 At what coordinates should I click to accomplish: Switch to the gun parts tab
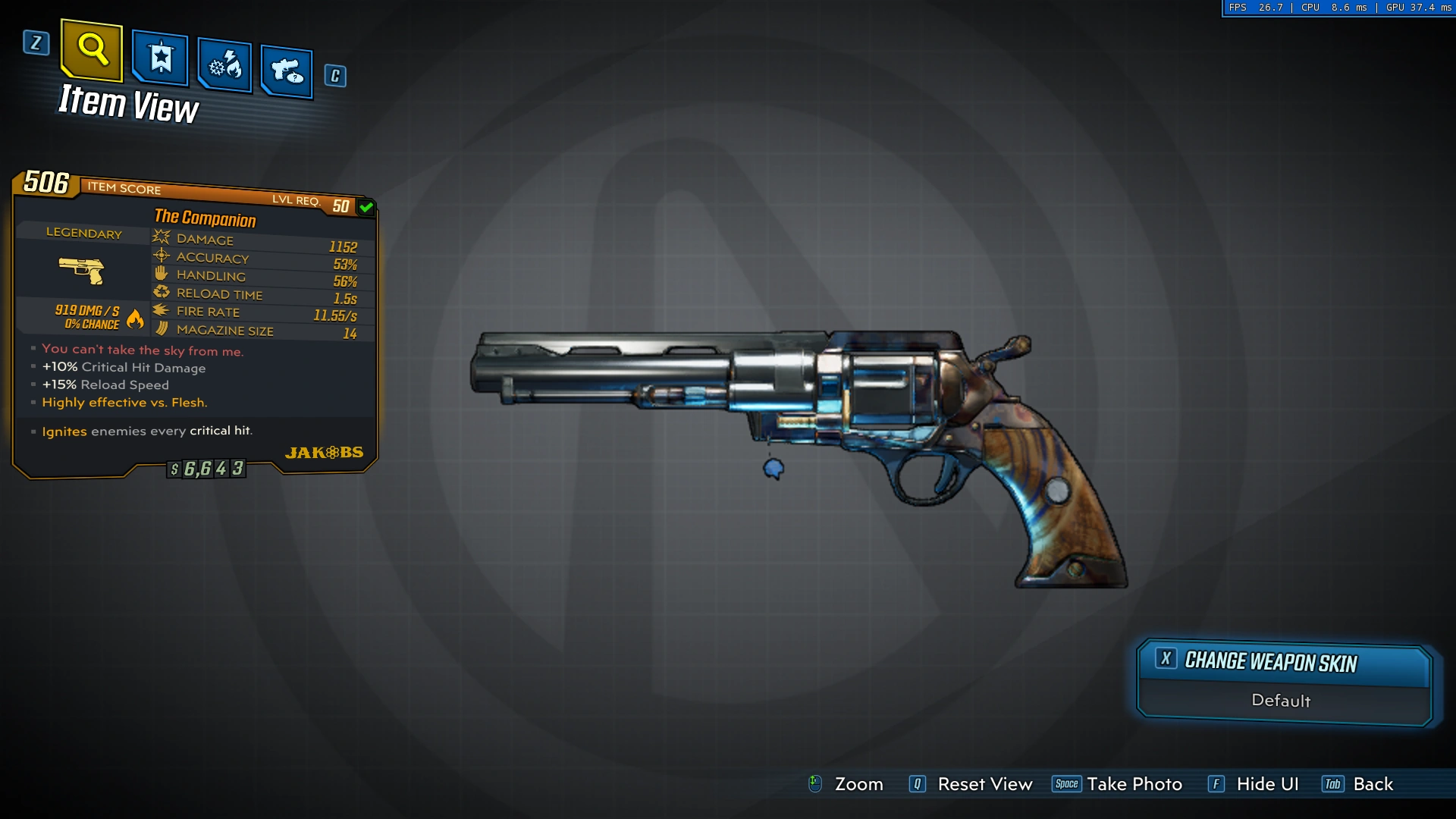[x=287, y=72]
